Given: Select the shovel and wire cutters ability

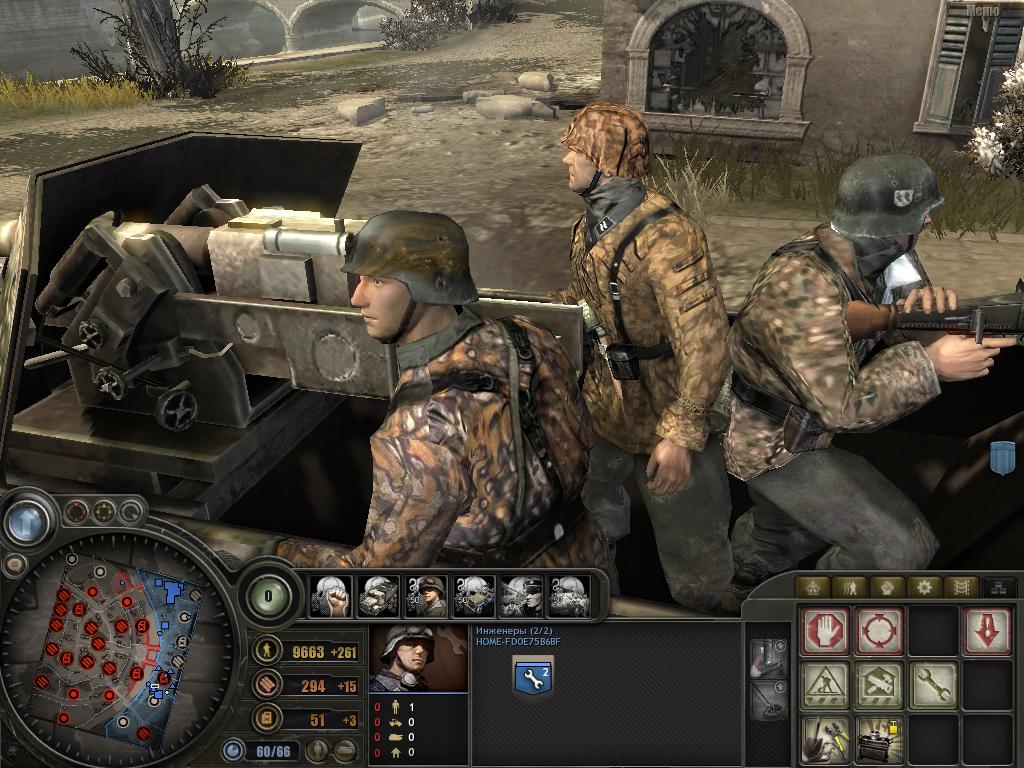Looking at the screenshot, I should 825,739.
